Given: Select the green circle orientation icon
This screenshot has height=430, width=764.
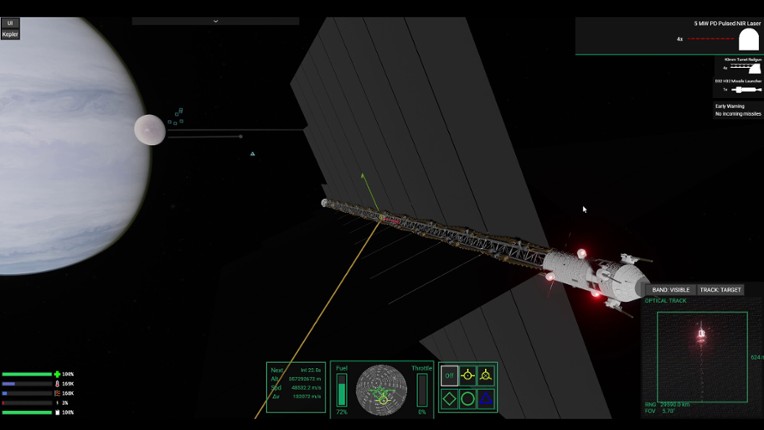Looking at the screenshot, I should [467, 398].
